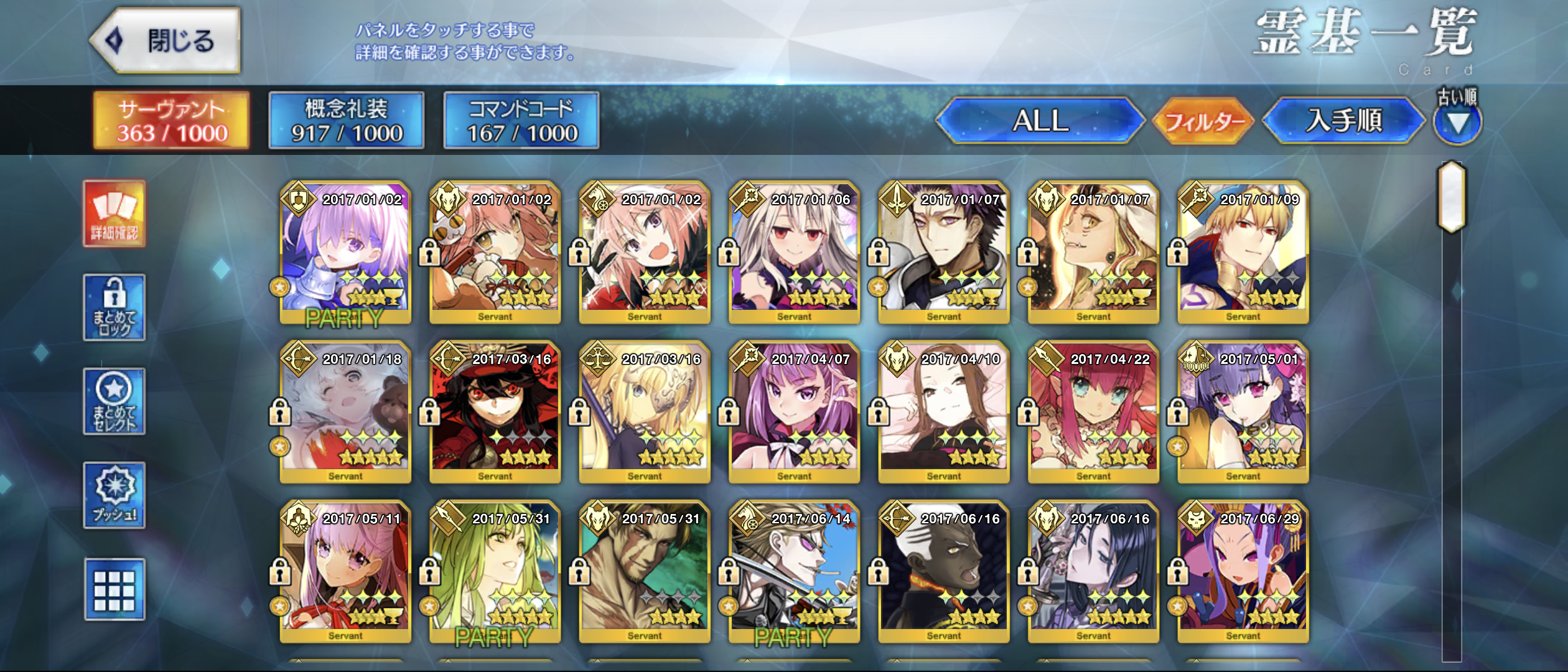Open the servant card dated 2017/06/29
The width and height of the screenshot is (1568, 672).
[1243, 572]
